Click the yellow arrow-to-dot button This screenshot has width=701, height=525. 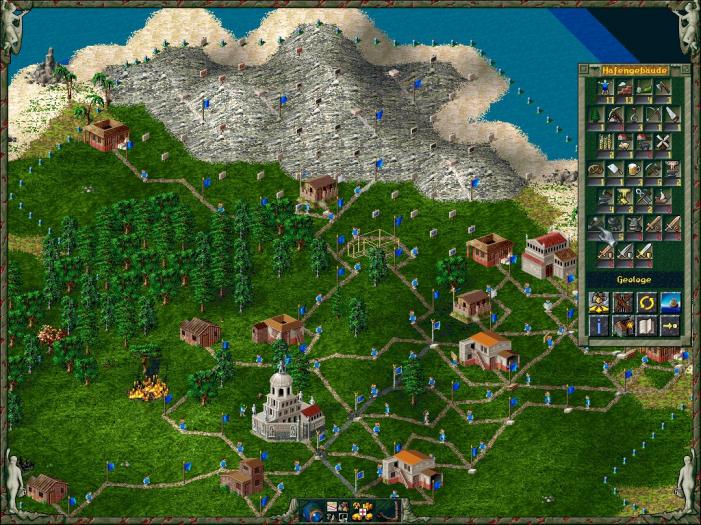point(669,325)
